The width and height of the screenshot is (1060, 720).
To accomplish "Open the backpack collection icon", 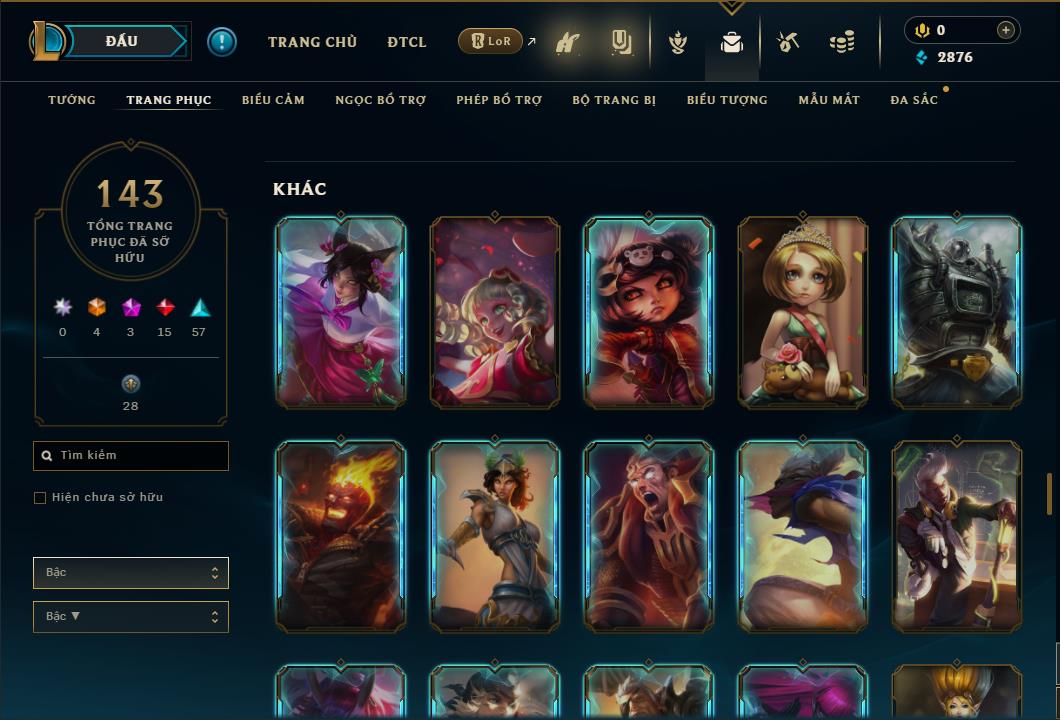I will (x=732, y=43).
